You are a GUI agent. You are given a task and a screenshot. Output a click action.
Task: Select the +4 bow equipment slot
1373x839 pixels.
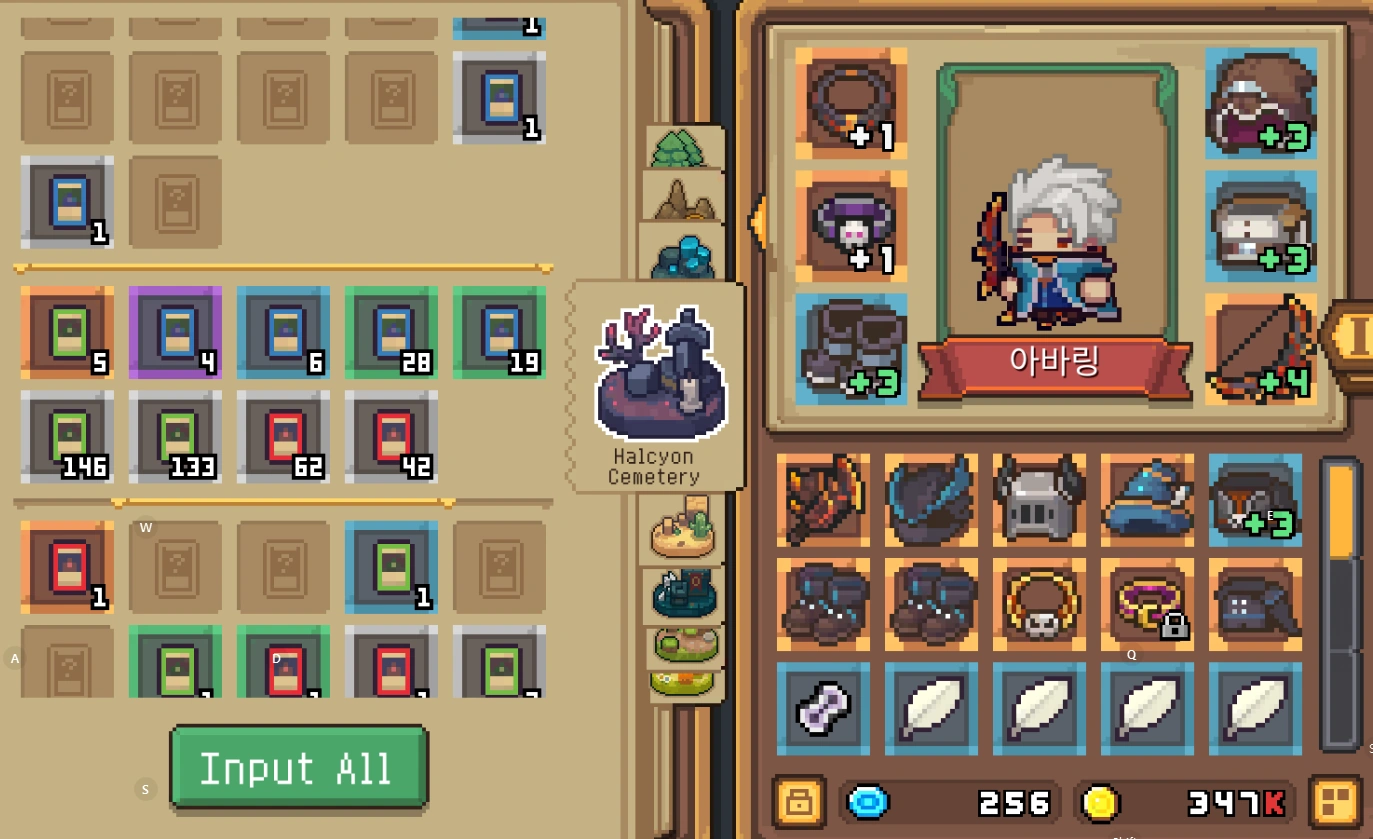coord(1260,348)
